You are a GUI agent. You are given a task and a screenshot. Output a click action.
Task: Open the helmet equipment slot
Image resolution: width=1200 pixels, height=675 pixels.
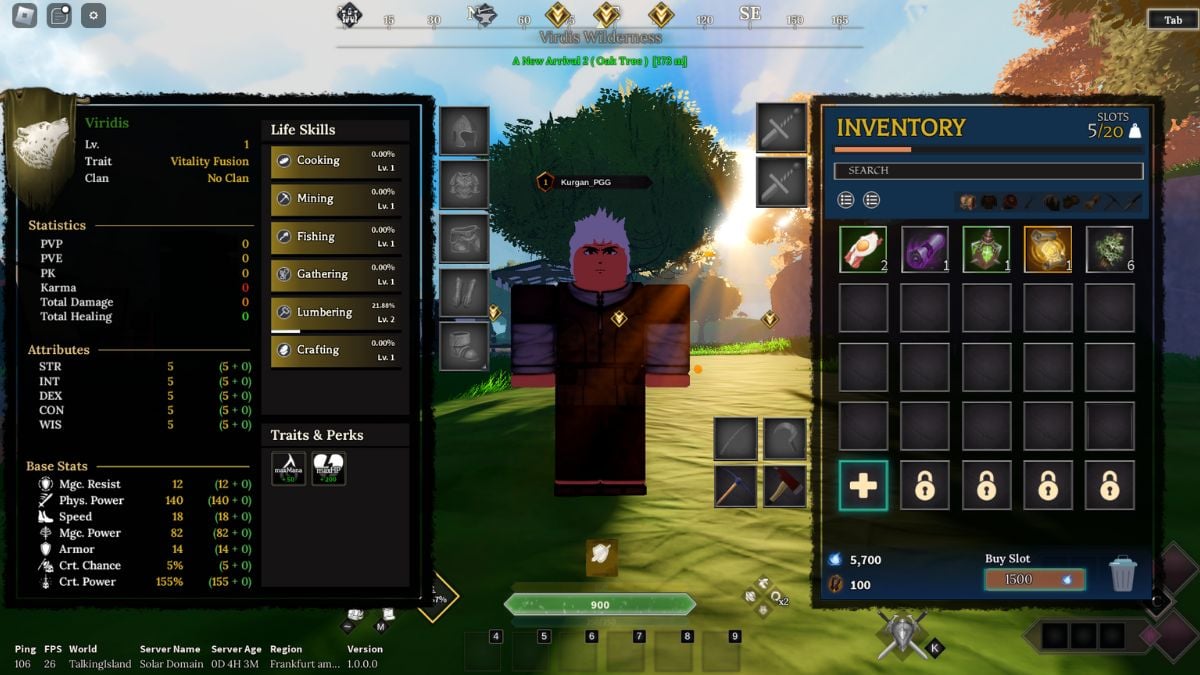[464, 131]
